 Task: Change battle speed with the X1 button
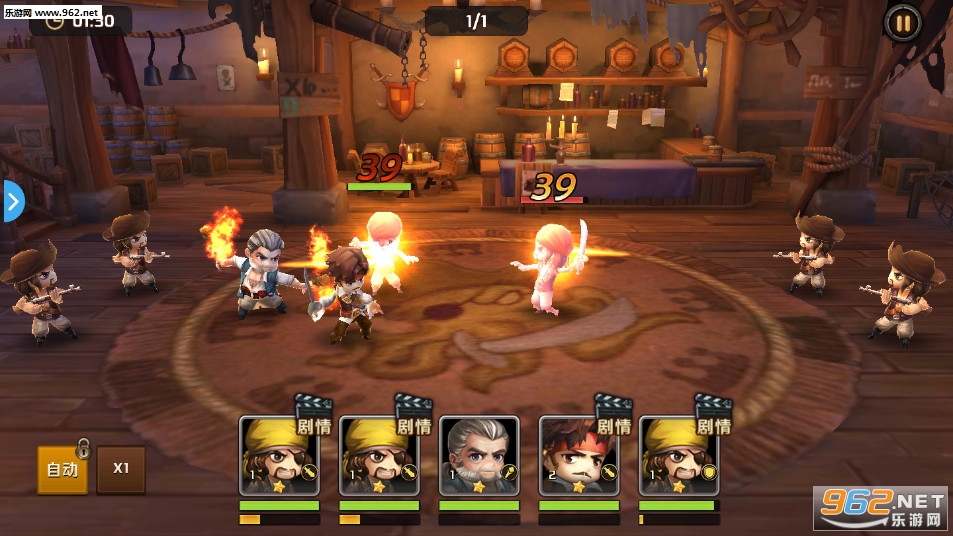click(121, 469)
